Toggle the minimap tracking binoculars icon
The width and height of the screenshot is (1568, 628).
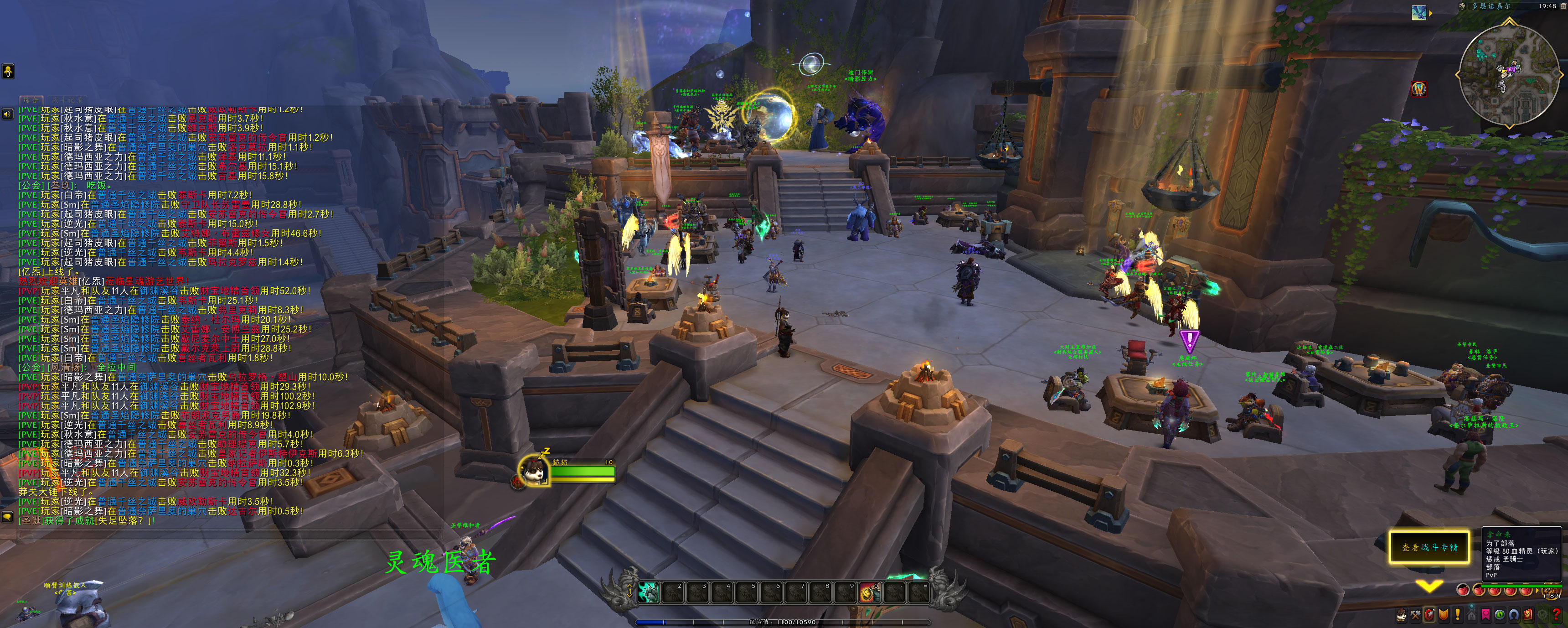[x=1463, y=6]
